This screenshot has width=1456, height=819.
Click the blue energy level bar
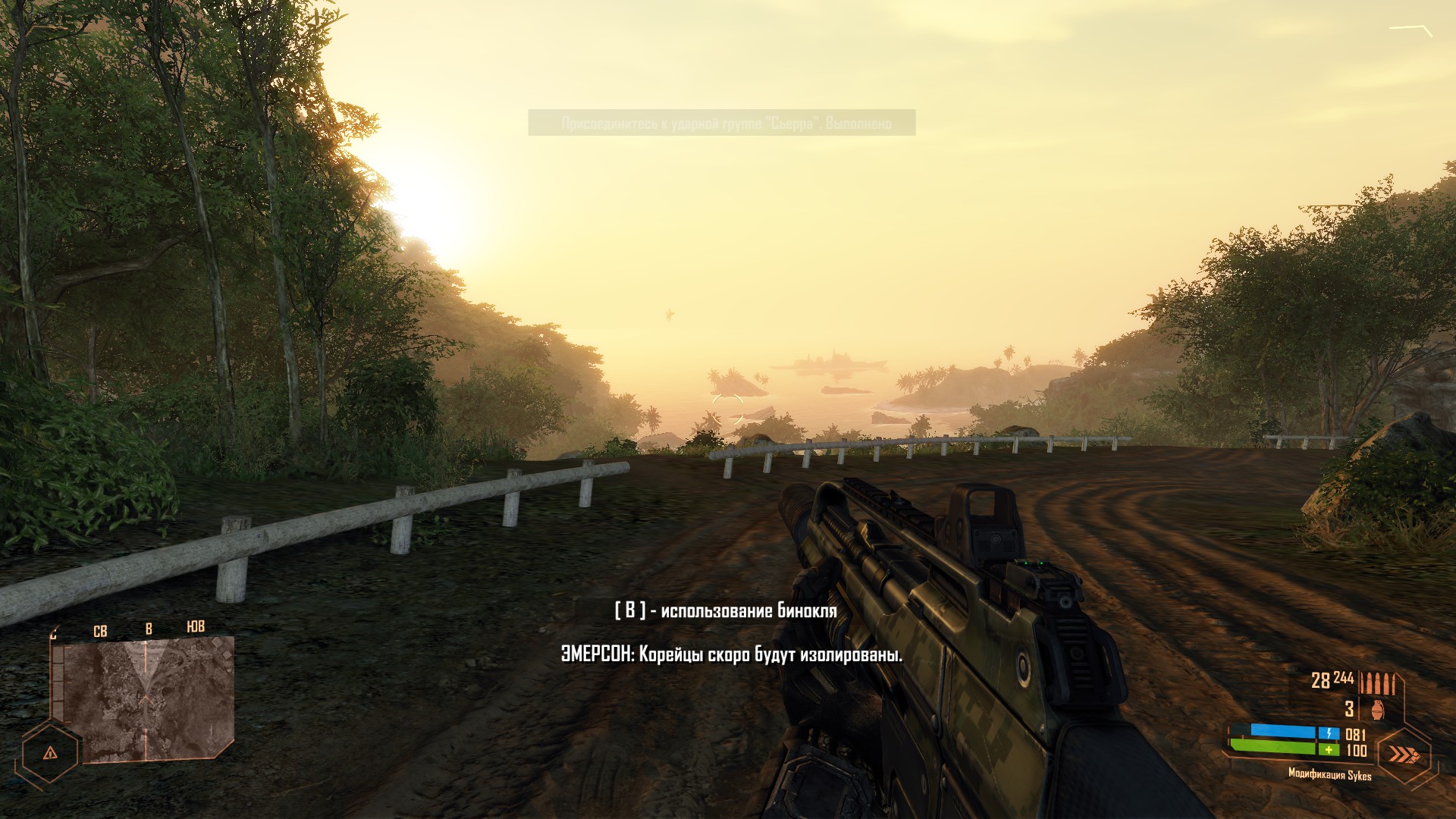click(x=1282, y=731)
